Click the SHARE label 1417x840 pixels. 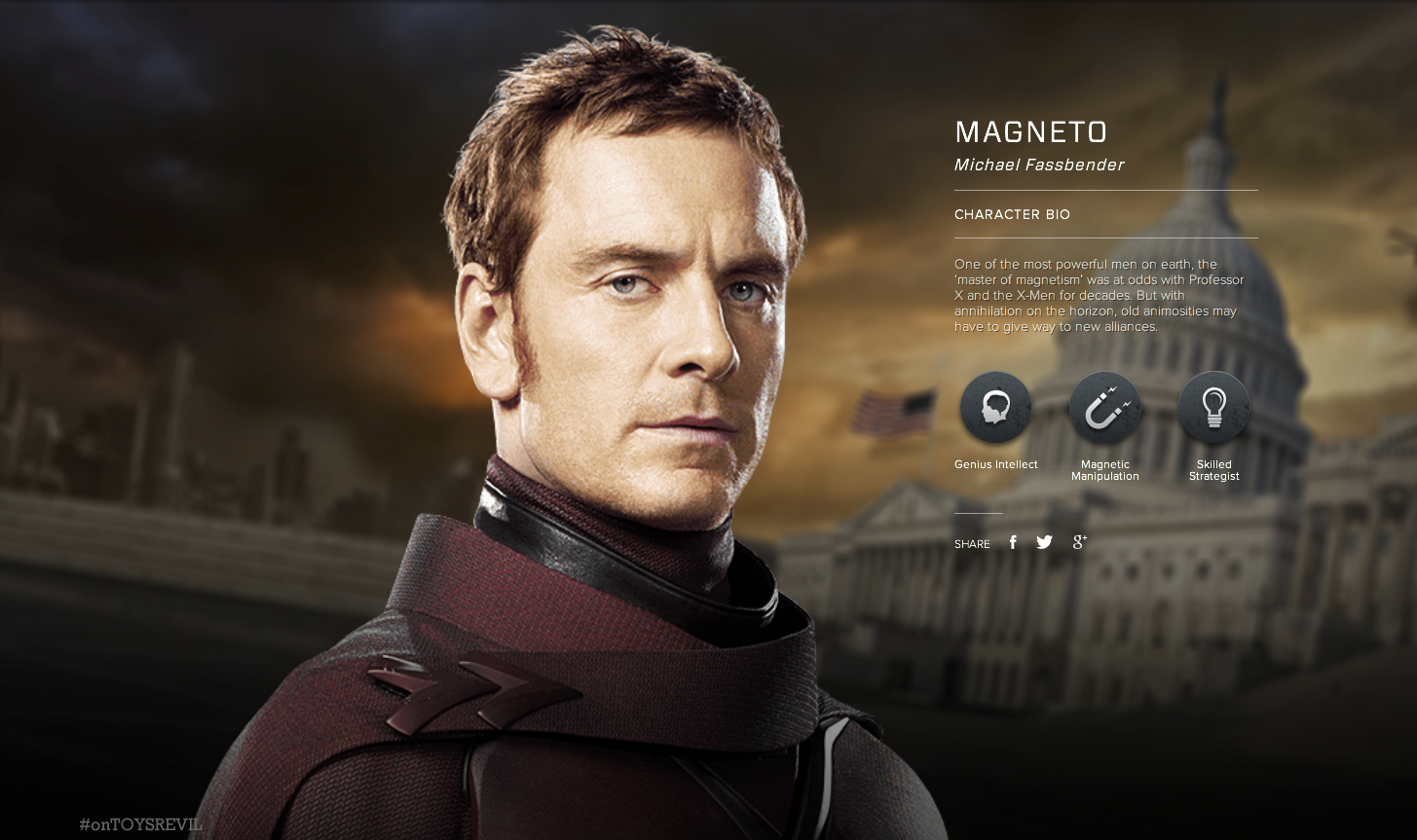pos(971,544)
